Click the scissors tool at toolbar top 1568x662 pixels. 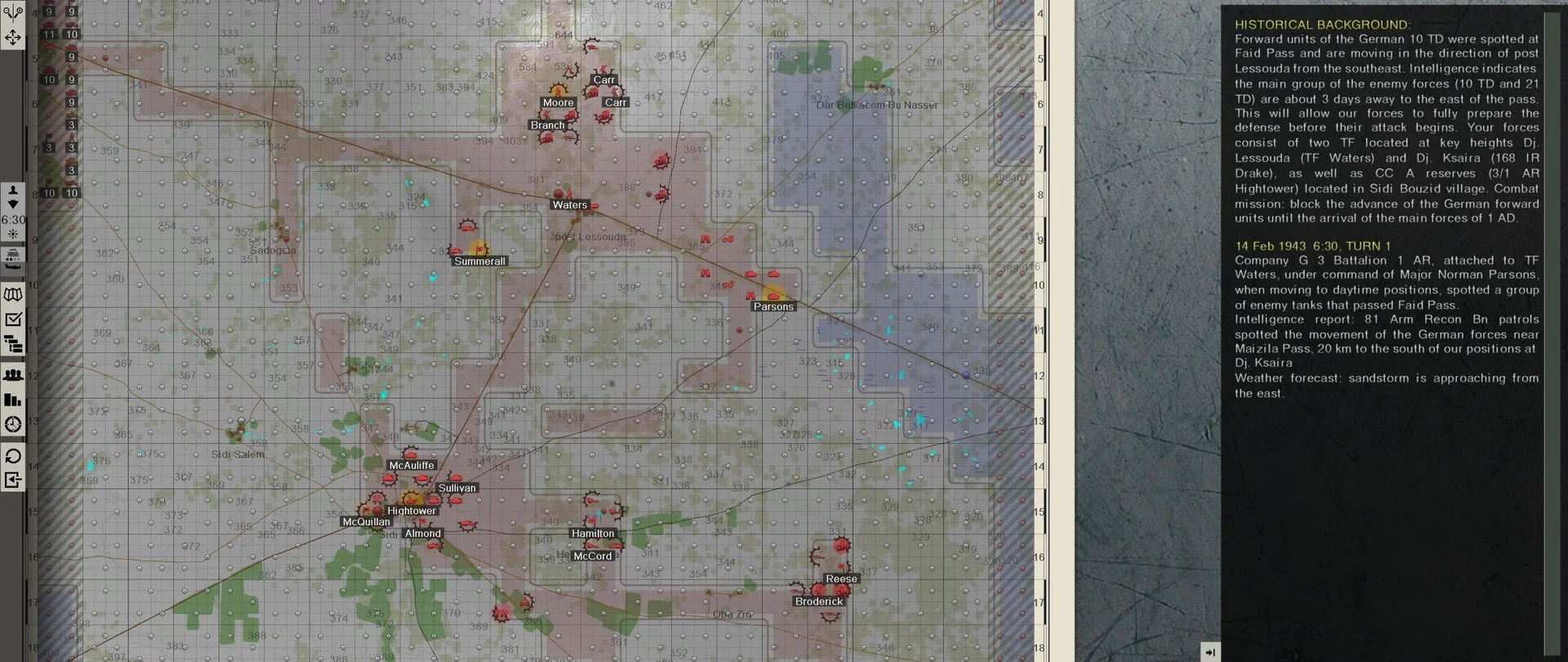[x=12, y=10]
